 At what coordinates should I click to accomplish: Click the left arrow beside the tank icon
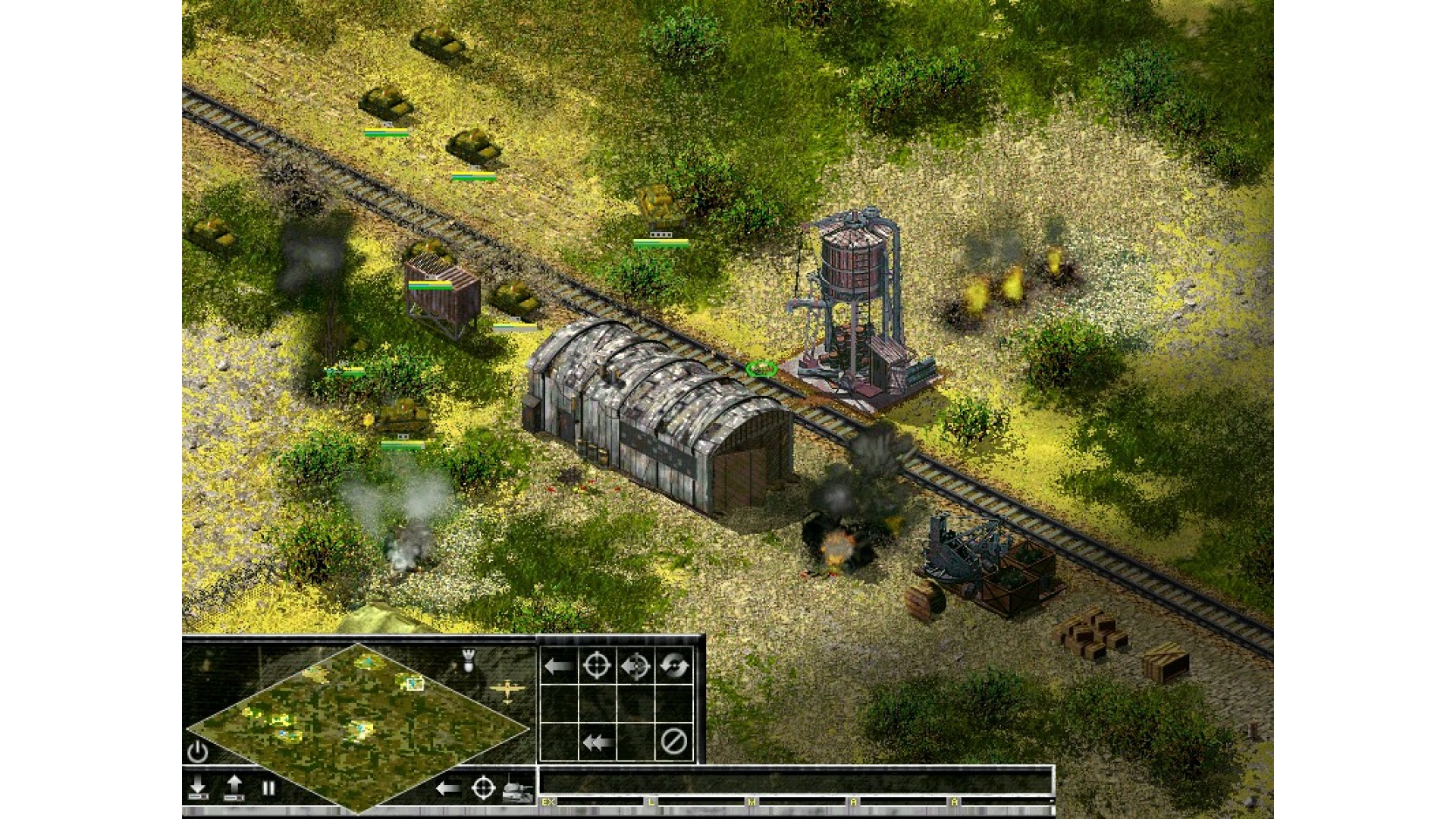pos(447,789)
